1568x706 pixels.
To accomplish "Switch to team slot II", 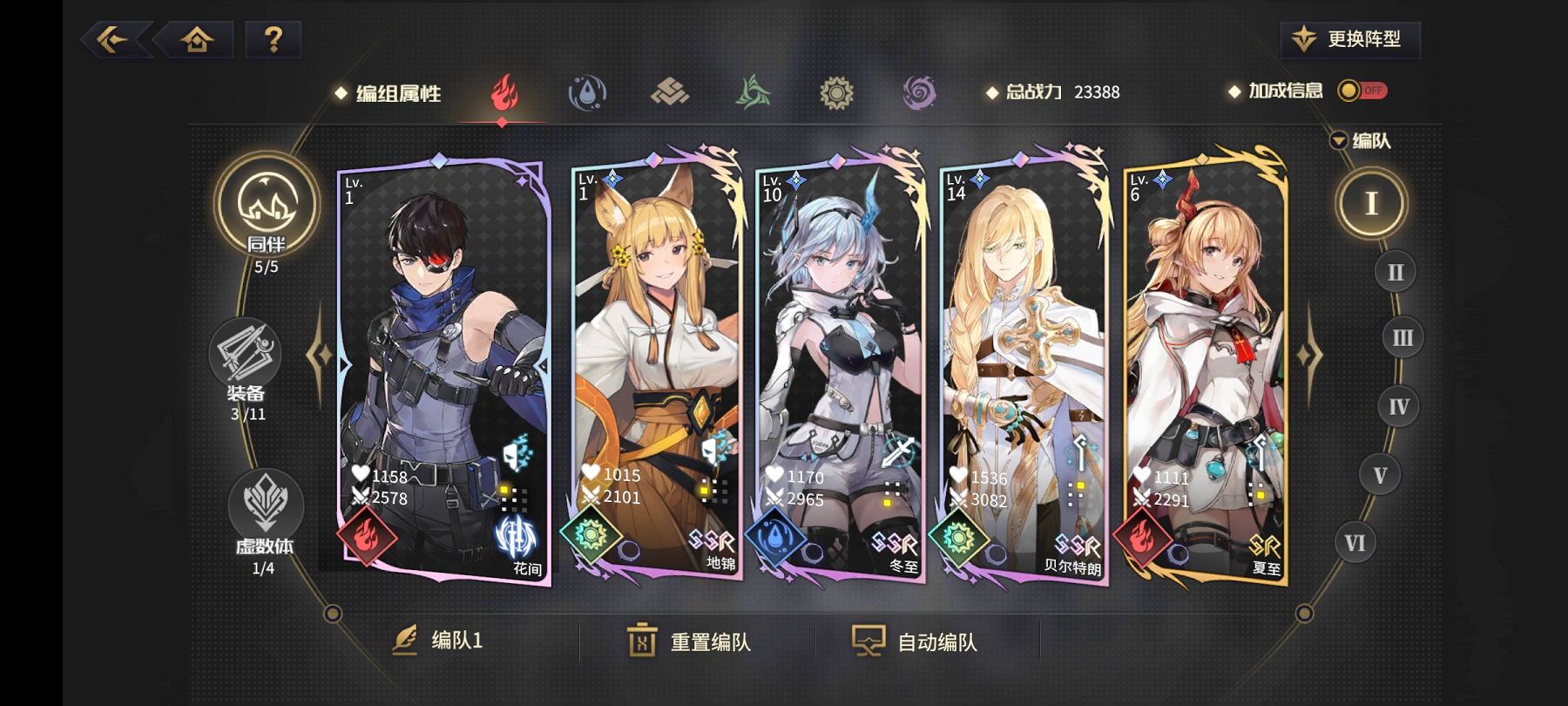I will tap(1395, 272).
